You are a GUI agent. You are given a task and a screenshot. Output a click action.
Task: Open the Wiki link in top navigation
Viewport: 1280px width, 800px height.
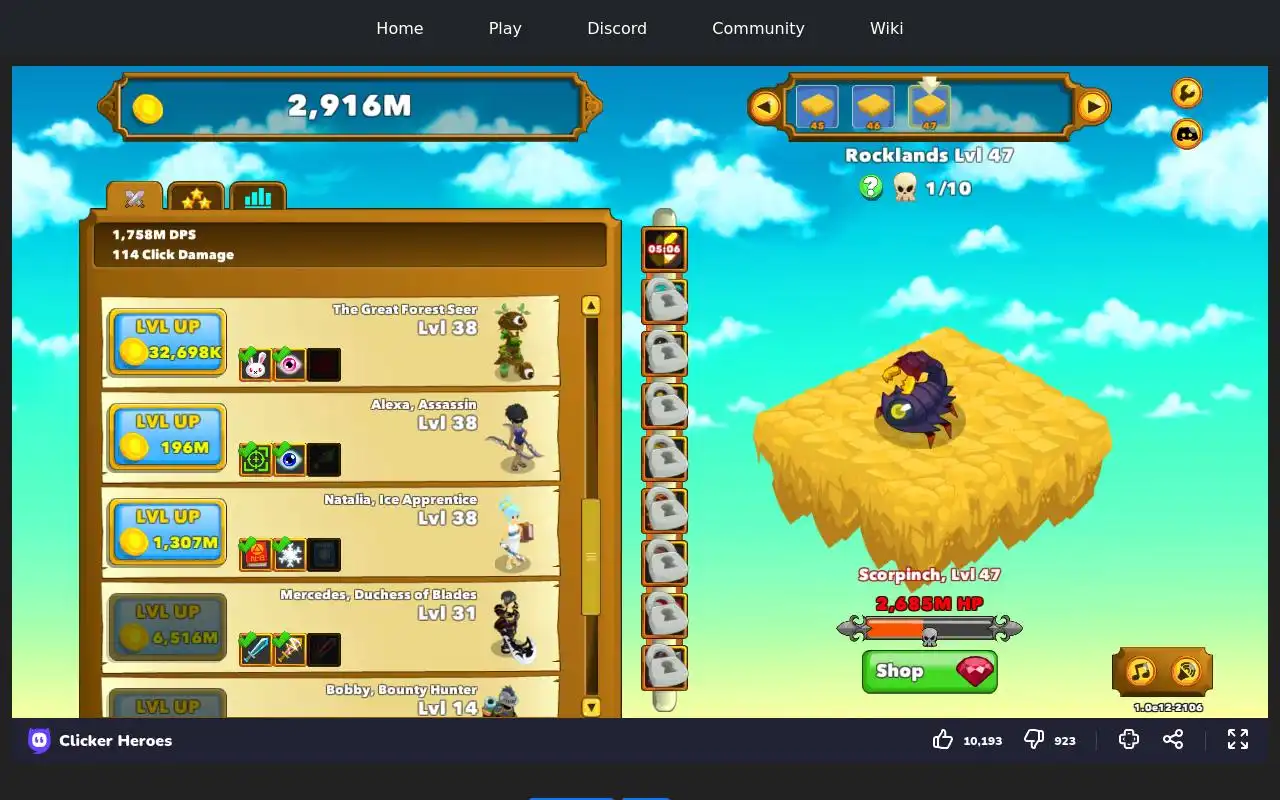(886, 28)
